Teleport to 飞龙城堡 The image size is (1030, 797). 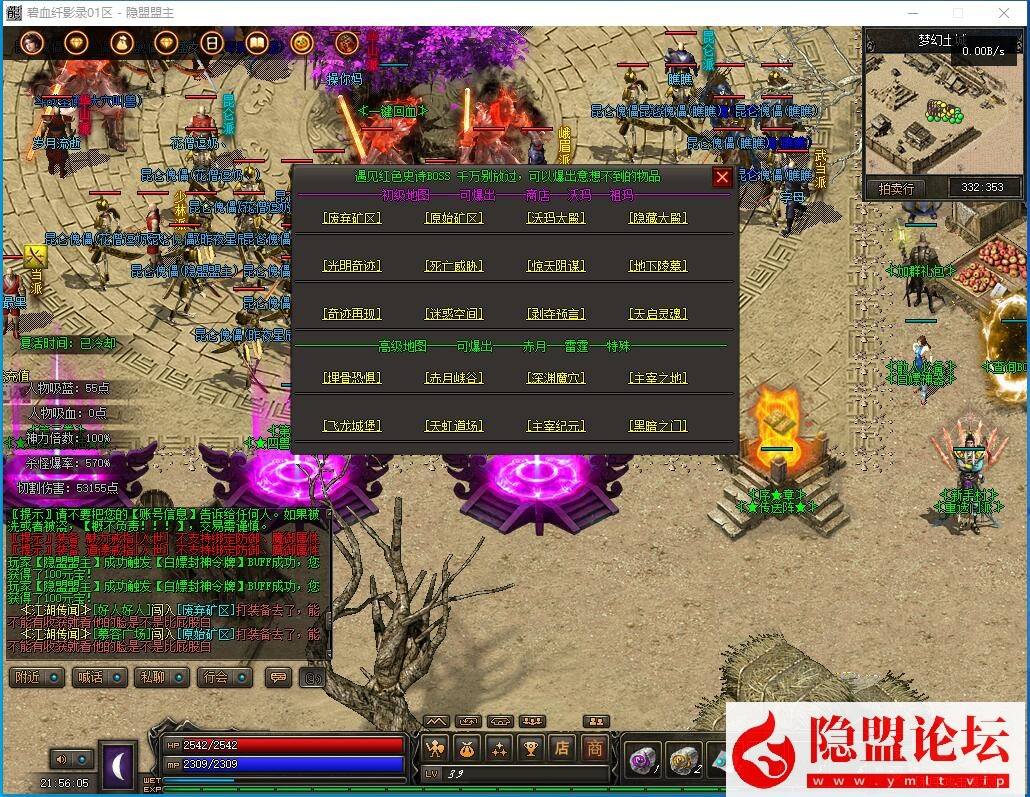point(352,426)
